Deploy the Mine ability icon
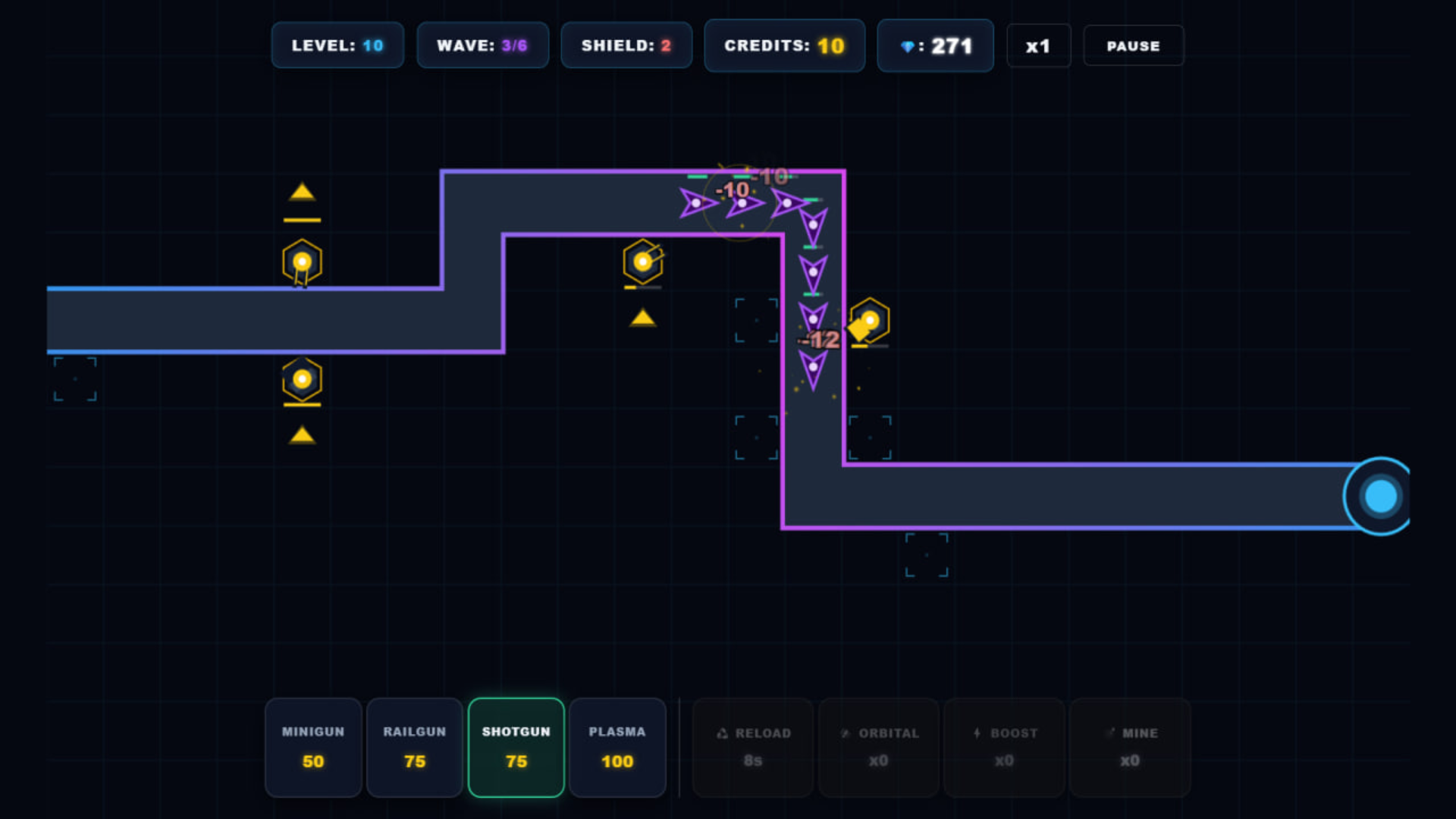The width and height of the screenshot is (1456, 819). tap(1130, 747)
